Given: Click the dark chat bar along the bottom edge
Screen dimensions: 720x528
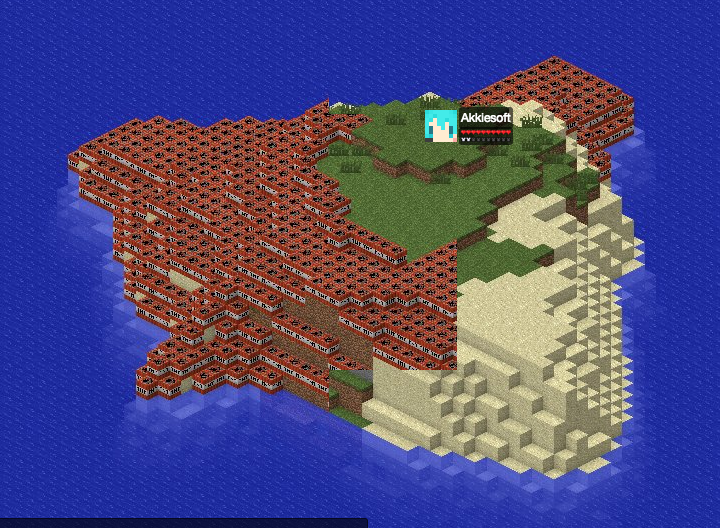Looking at the screenshot, I should [x=183, y=522].
